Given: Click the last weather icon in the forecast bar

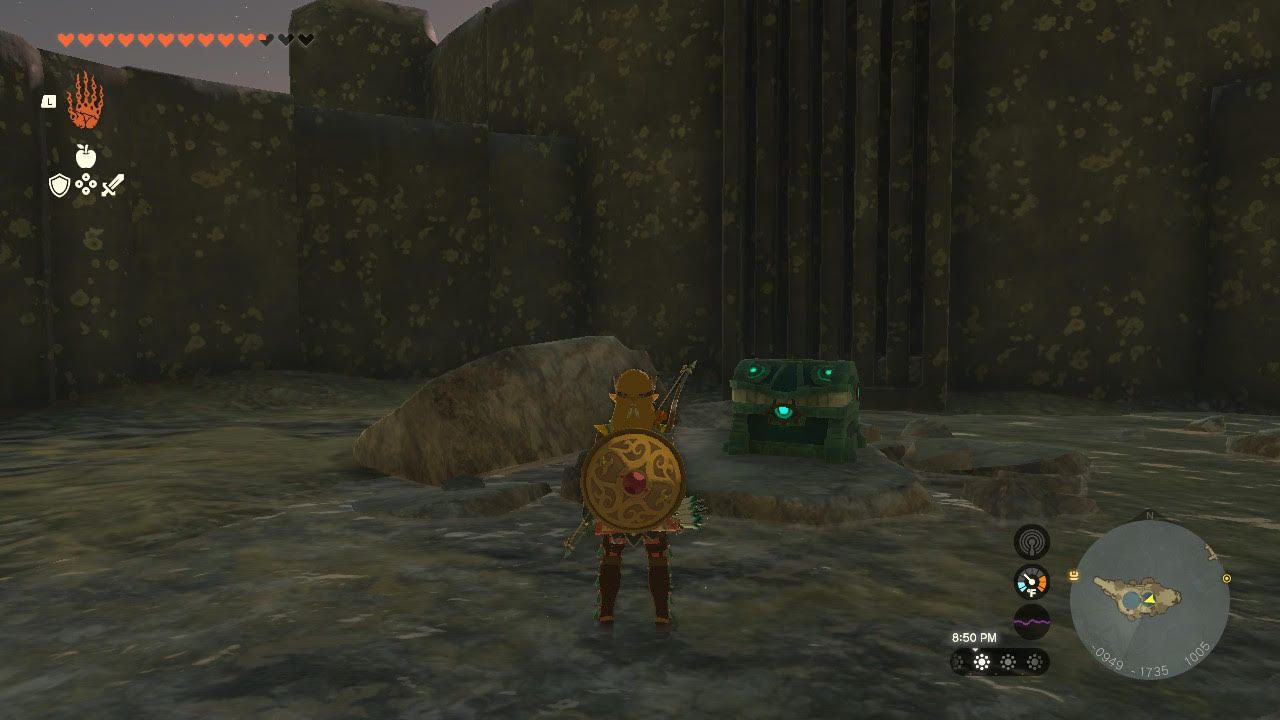Looking at the screenshot, I should [1033, 660].
